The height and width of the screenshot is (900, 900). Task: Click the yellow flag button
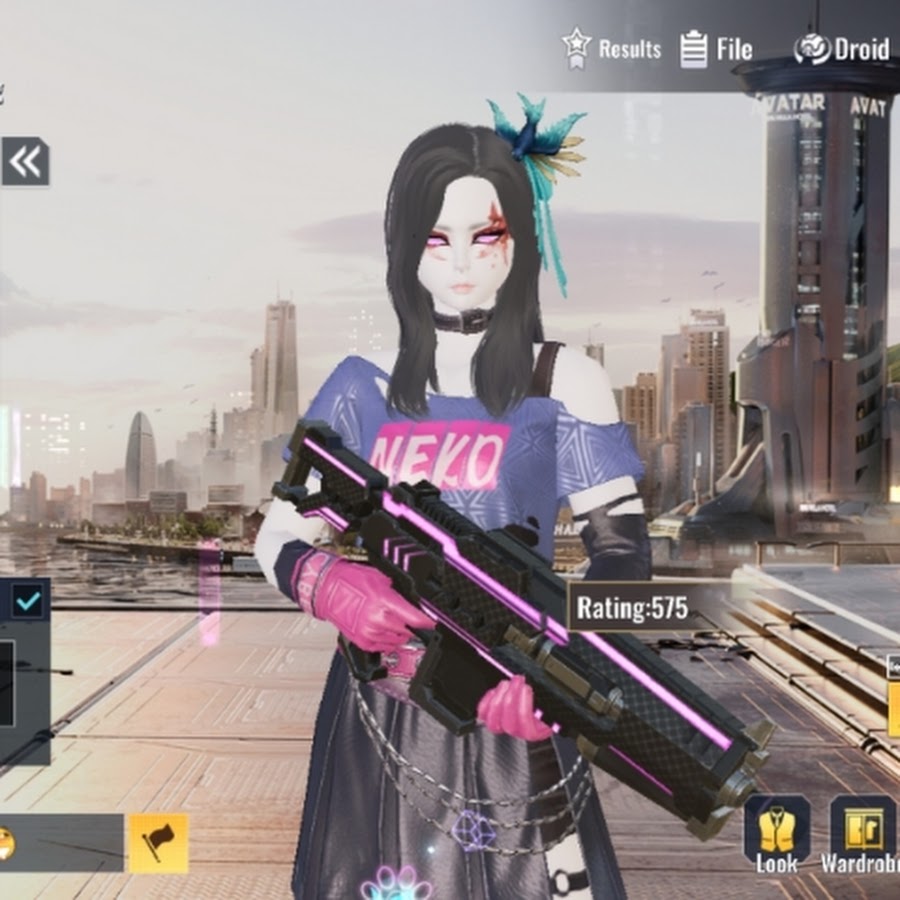click(157, 842)
